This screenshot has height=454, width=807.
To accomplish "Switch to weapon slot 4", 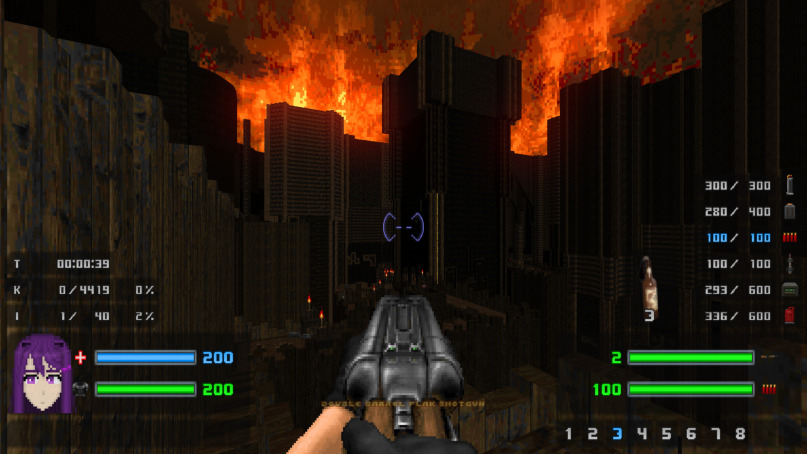I will tap(642, 434).
